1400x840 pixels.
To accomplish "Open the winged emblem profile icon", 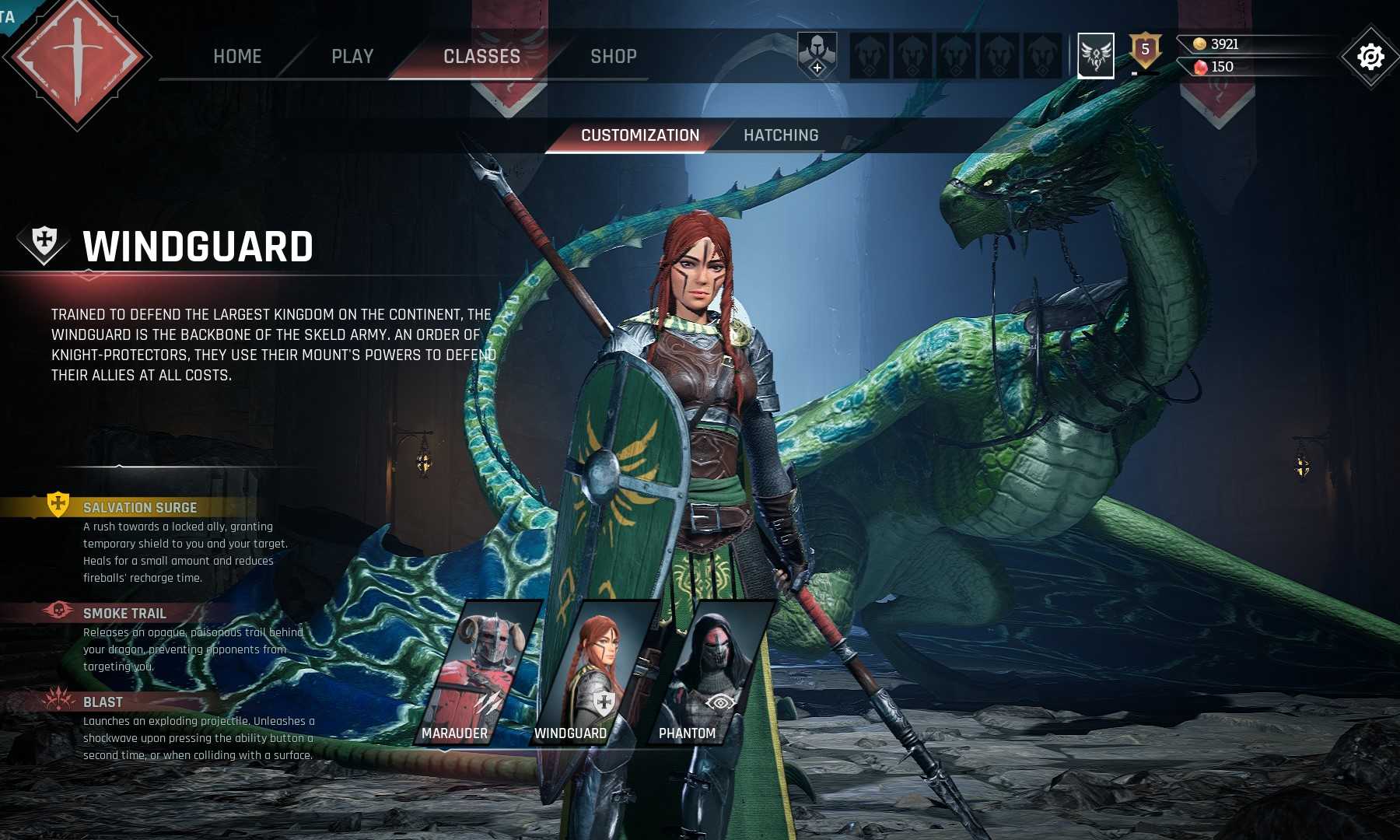I will [x=1095, y=55].
